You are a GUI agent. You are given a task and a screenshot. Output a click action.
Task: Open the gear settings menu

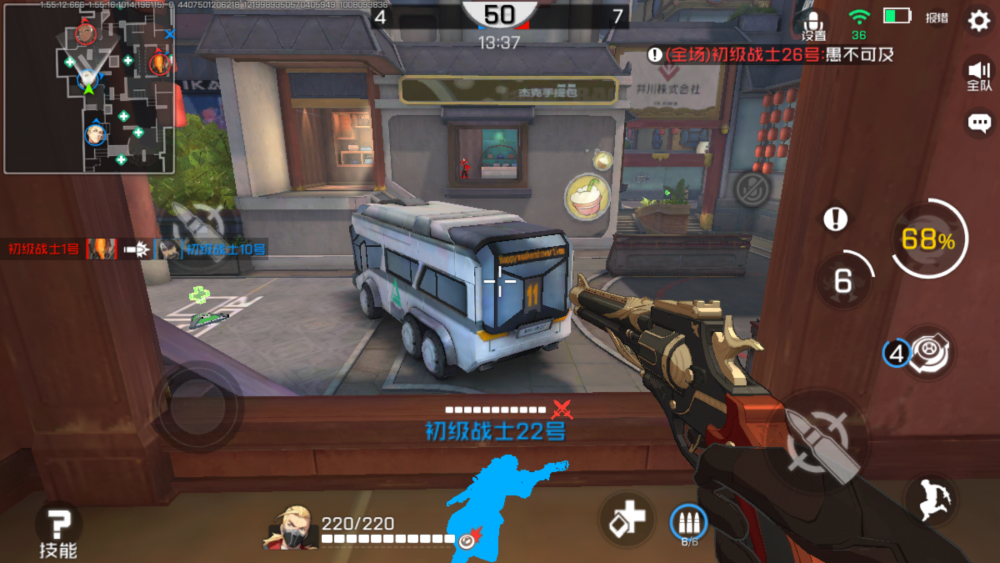pos(978,20)
